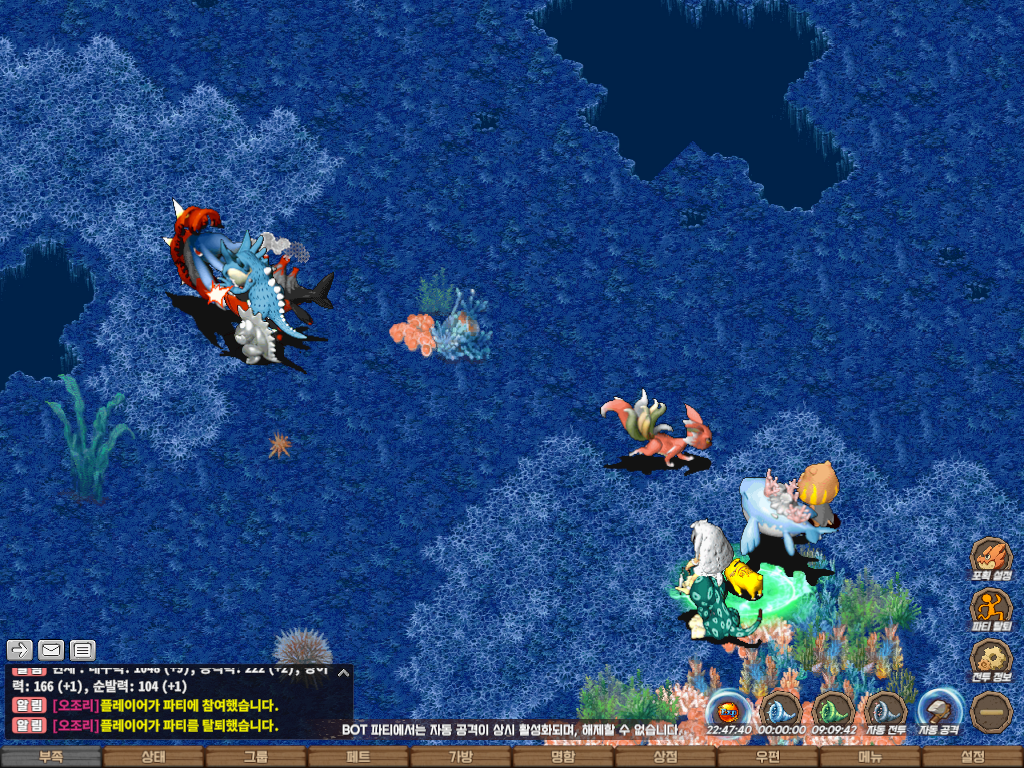Screen dimensions: 1024x768
Task: Open the 명함 (name card) menu
Action: pos(563,757)
